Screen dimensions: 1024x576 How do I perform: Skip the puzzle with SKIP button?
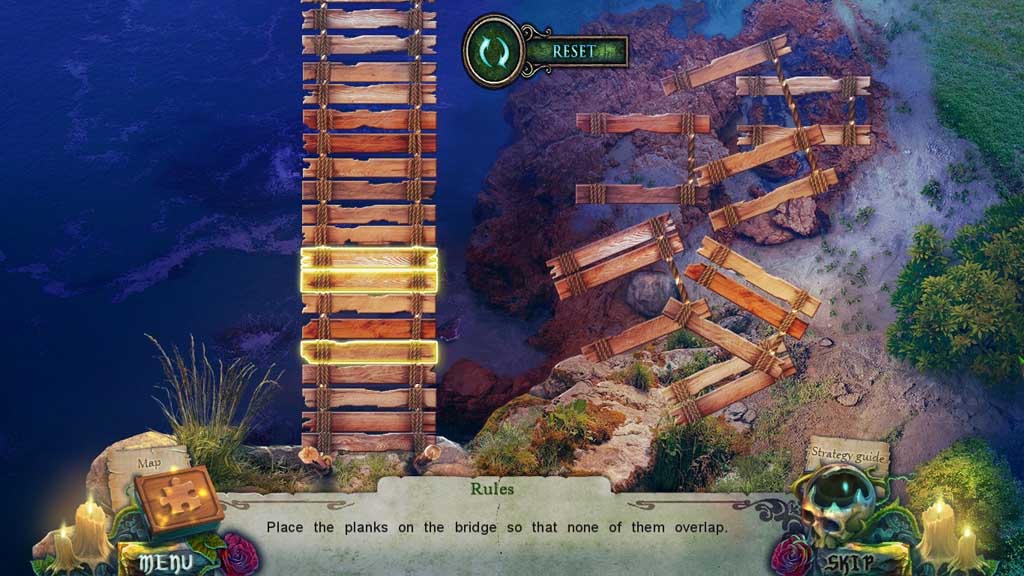852,562
